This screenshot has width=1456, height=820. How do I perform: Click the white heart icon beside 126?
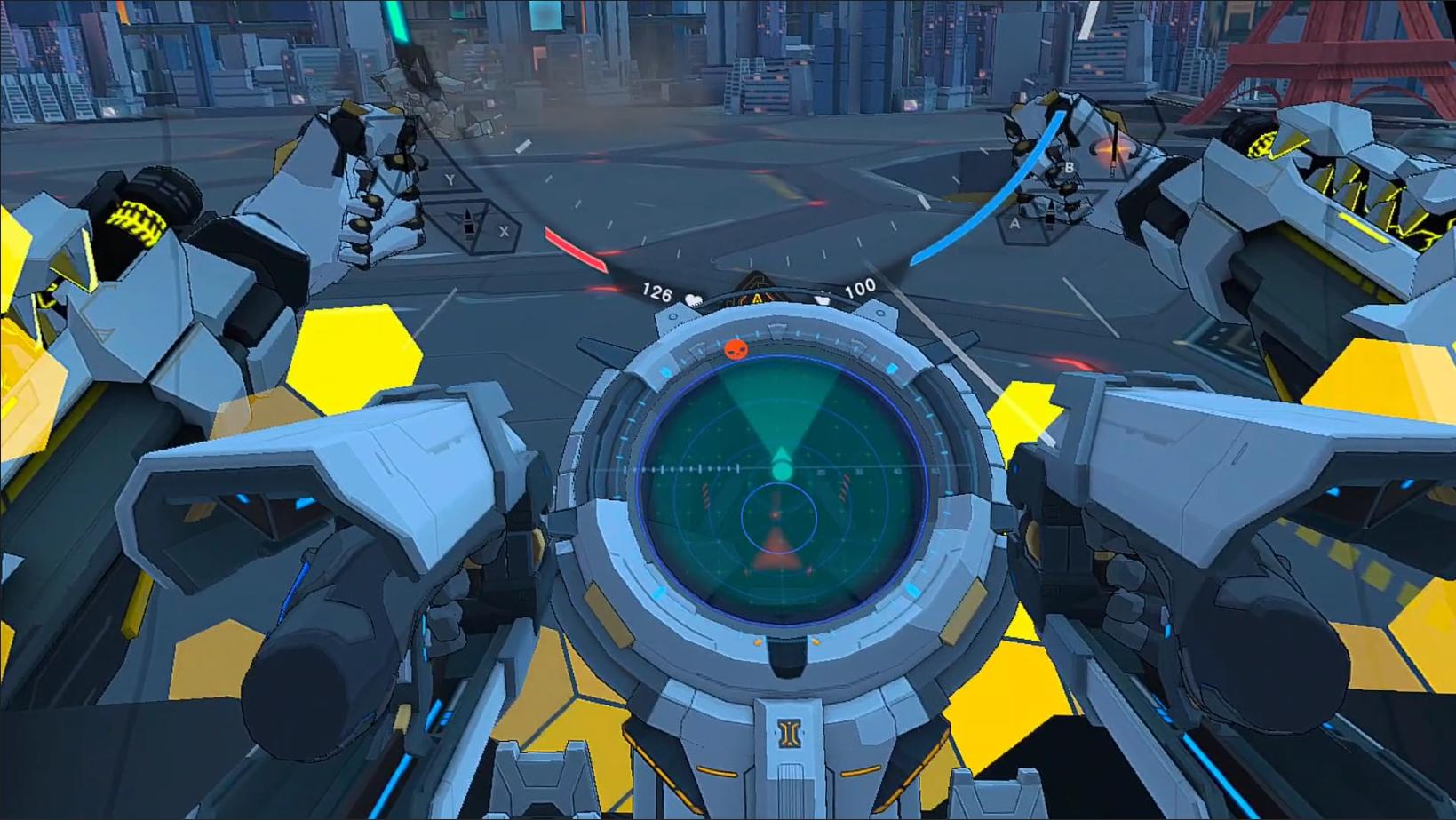694,299
